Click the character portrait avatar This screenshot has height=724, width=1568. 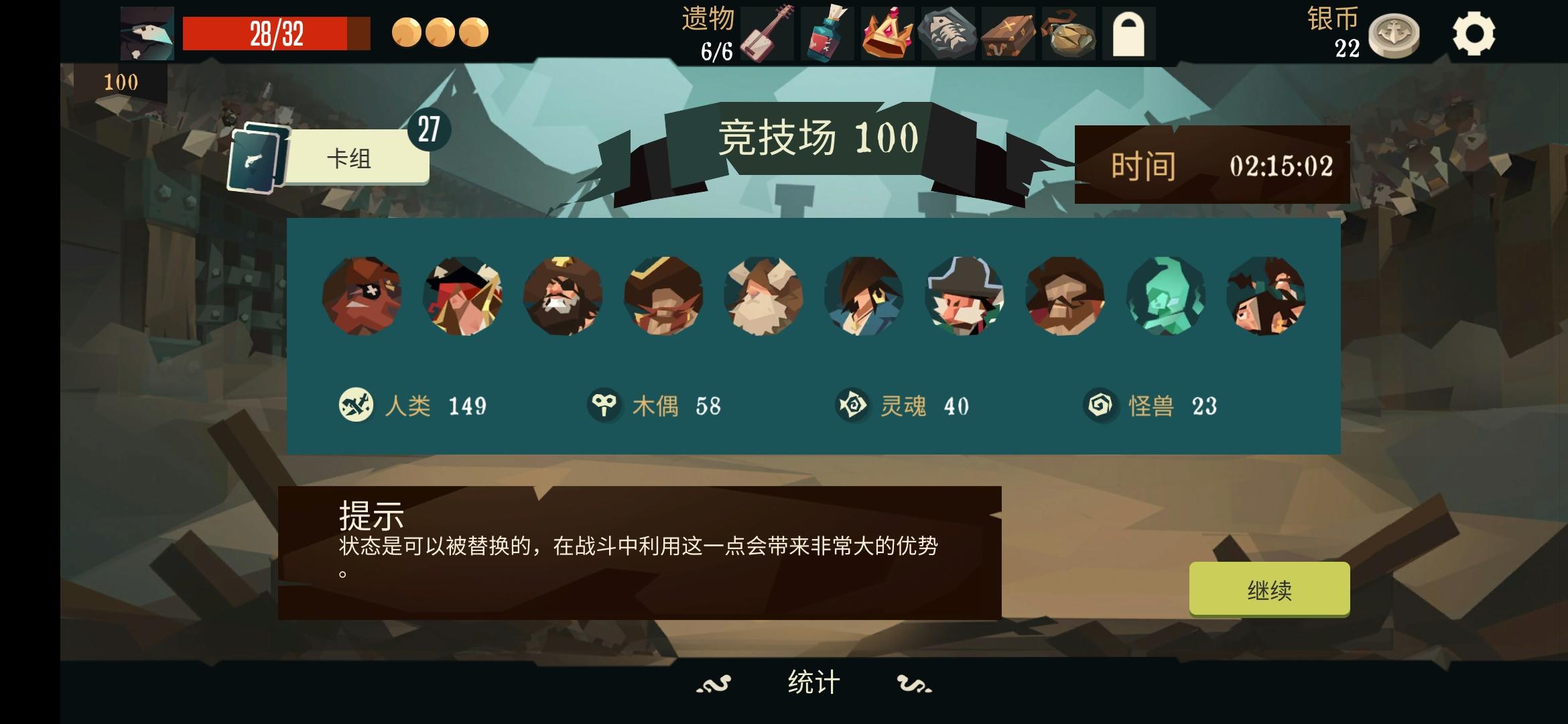click(x=146, y=32)
